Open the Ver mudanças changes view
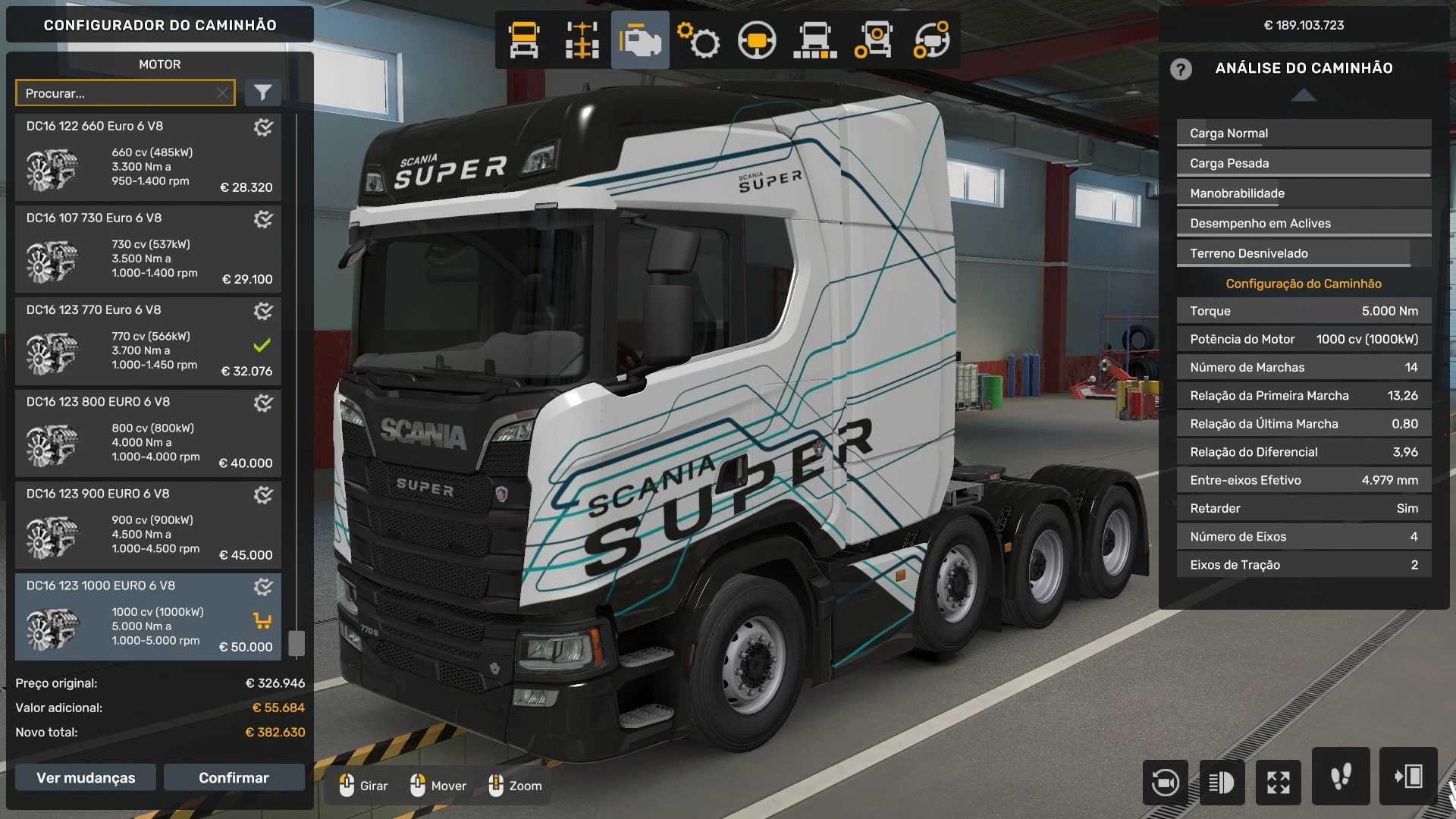Image resolution: width=1456 pixels, height=819 pixels. point(86,777)
